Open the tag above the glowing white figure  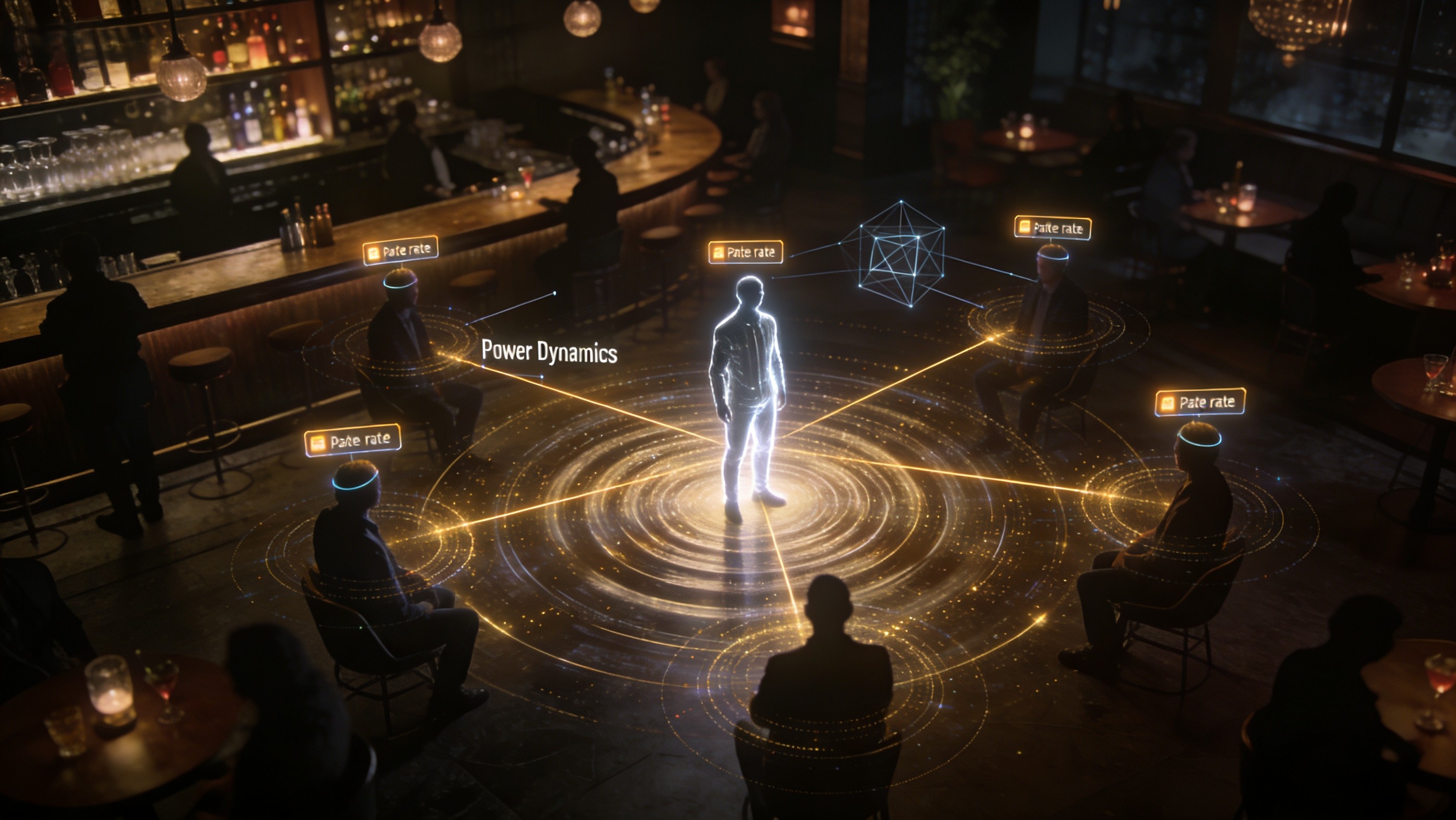tap(745, 252)
